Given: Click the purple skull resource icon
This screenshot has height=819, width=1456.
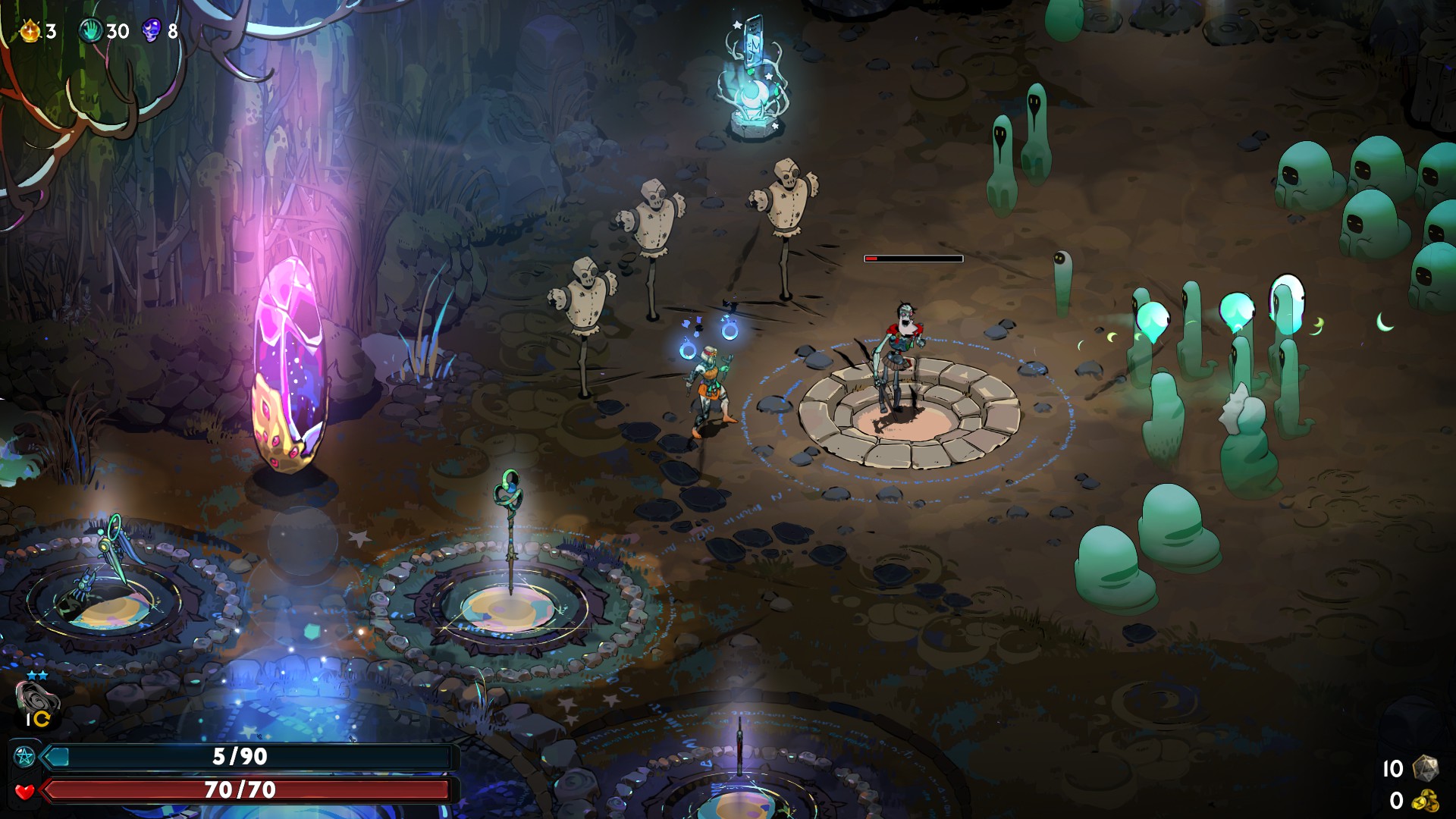Looking at the screenshot, I should (151, 31).
